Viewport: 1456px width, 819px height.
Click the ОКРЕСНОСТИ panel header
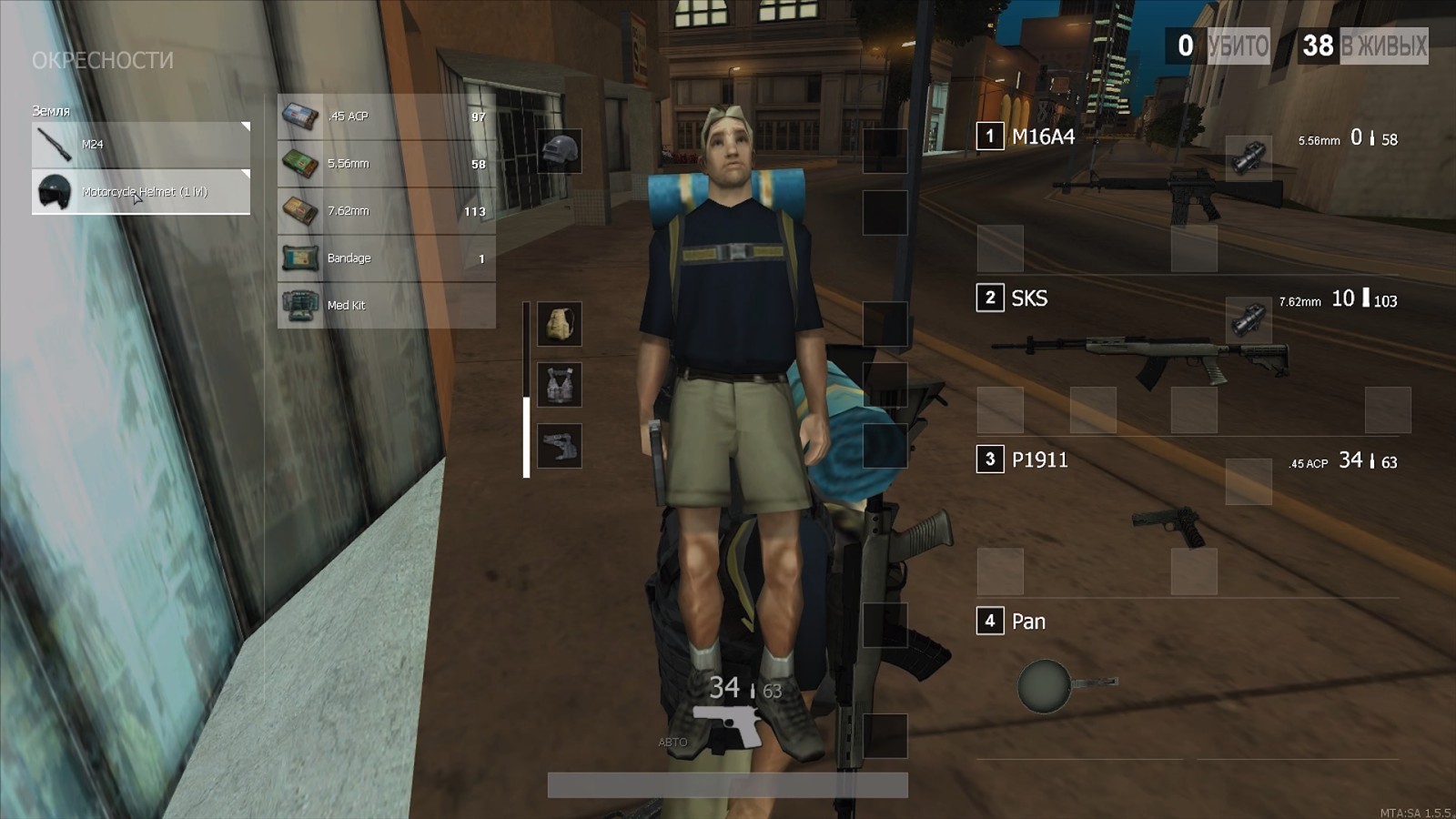tap(103, 60)
